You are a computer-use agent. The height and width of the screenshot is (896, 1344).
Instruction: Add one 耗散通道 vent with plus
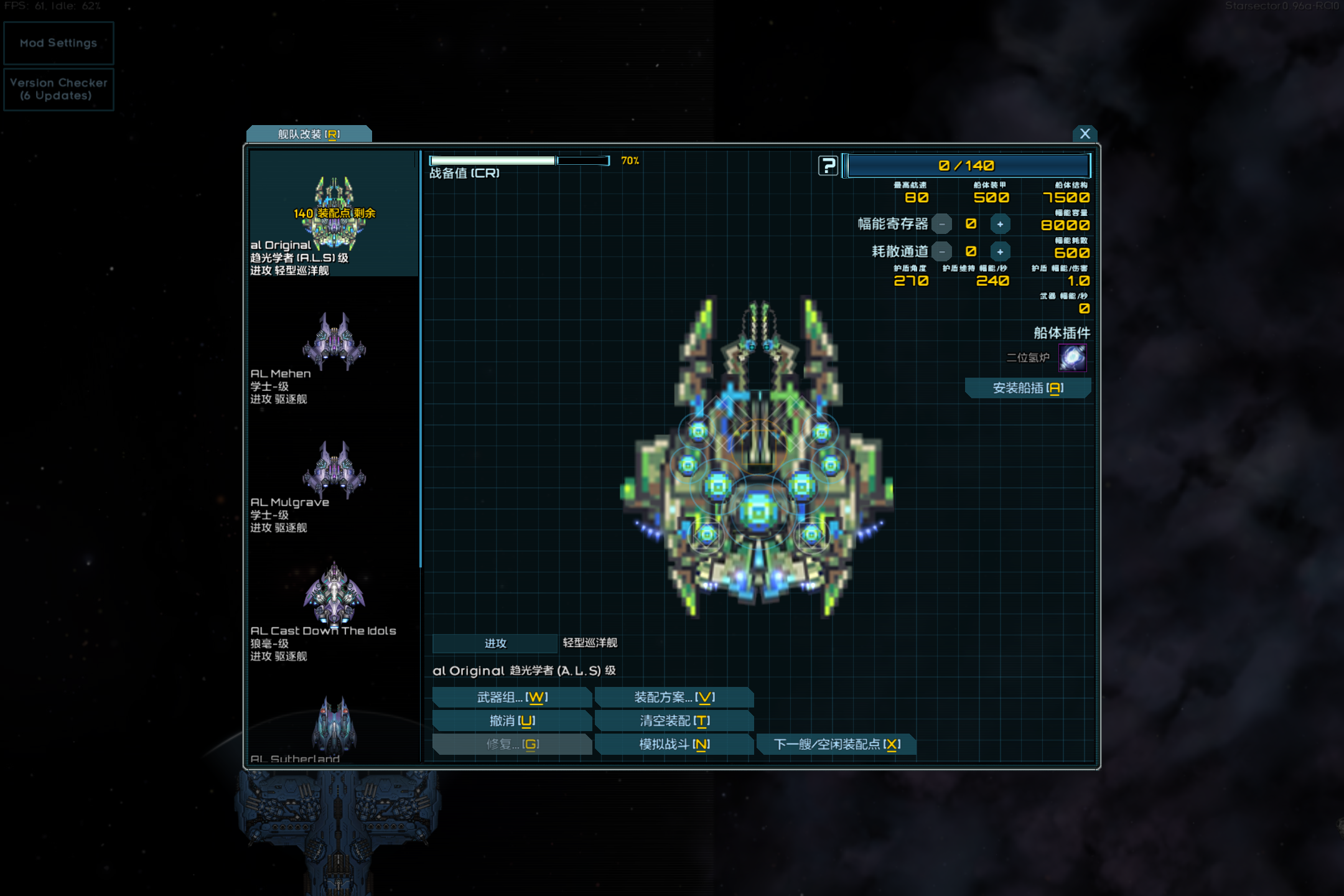tap(1000, 251)
